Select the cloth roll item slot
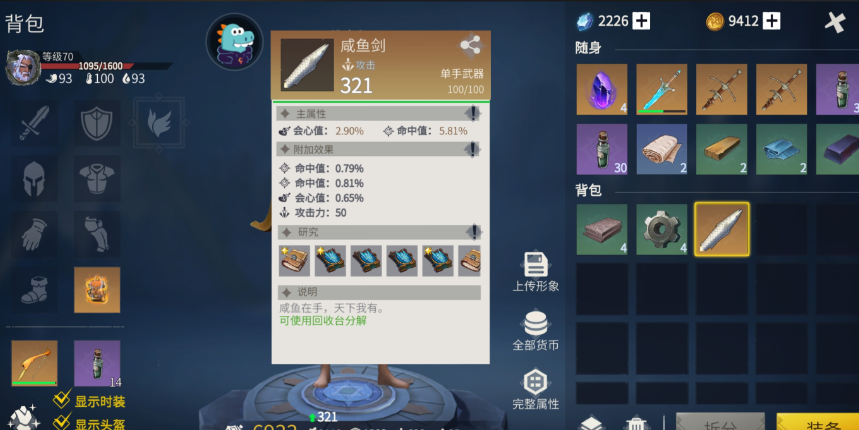Image resolution: width=859 pixels, height=430 pixels. [662, 149]
